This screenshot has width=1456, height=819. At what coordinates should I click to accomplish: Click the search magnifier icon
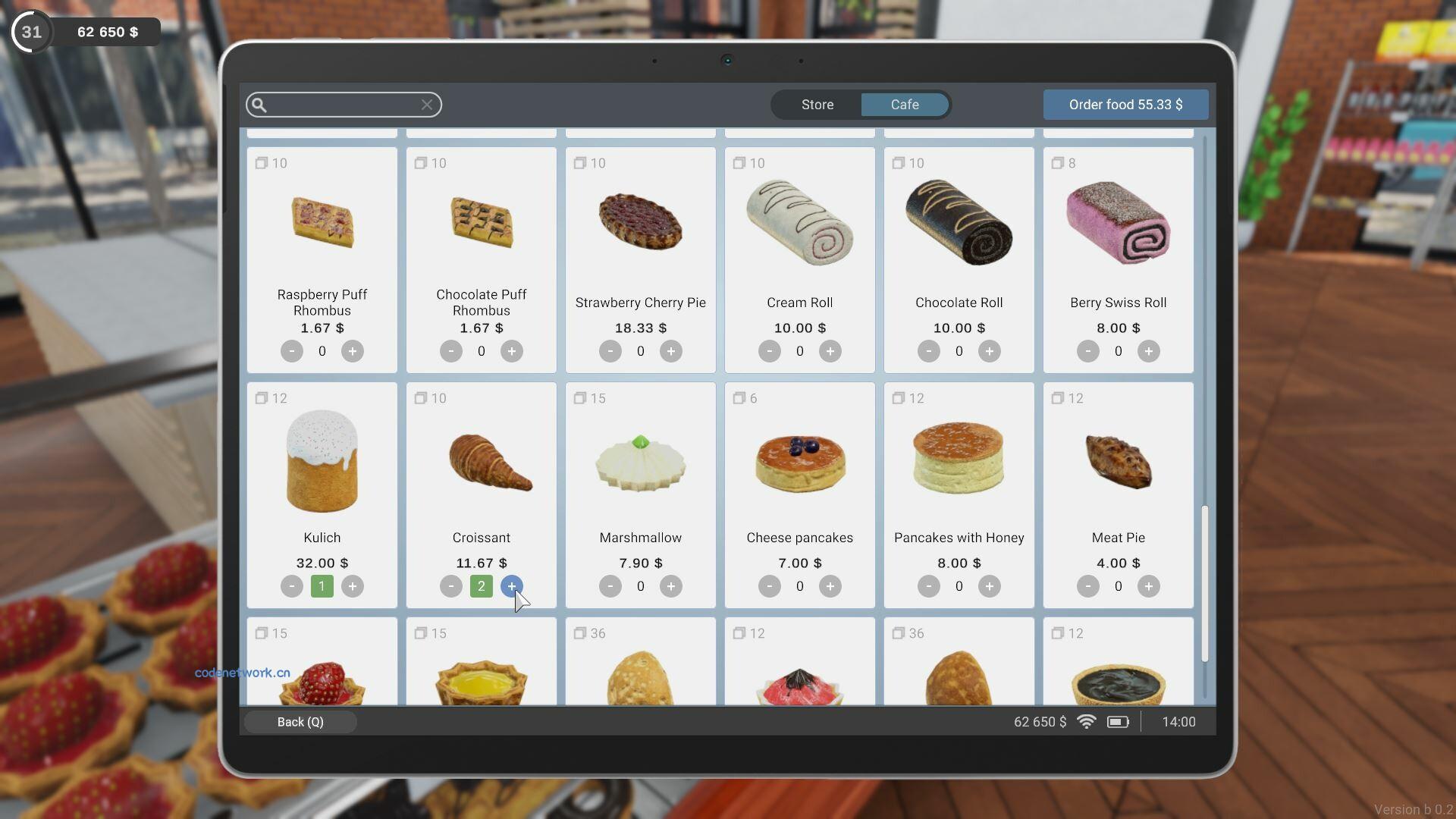(259, 105)
